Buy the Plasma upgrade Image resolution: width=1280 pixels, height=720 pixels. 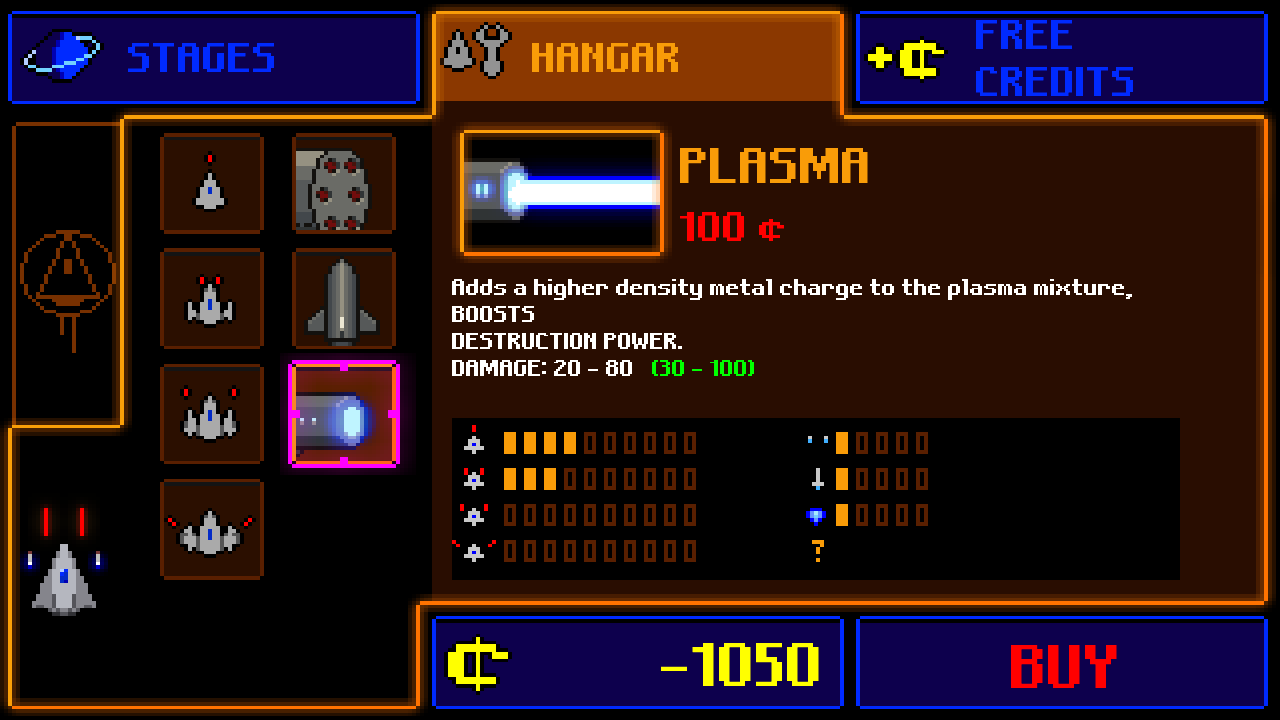click(x=1061, y=664)
